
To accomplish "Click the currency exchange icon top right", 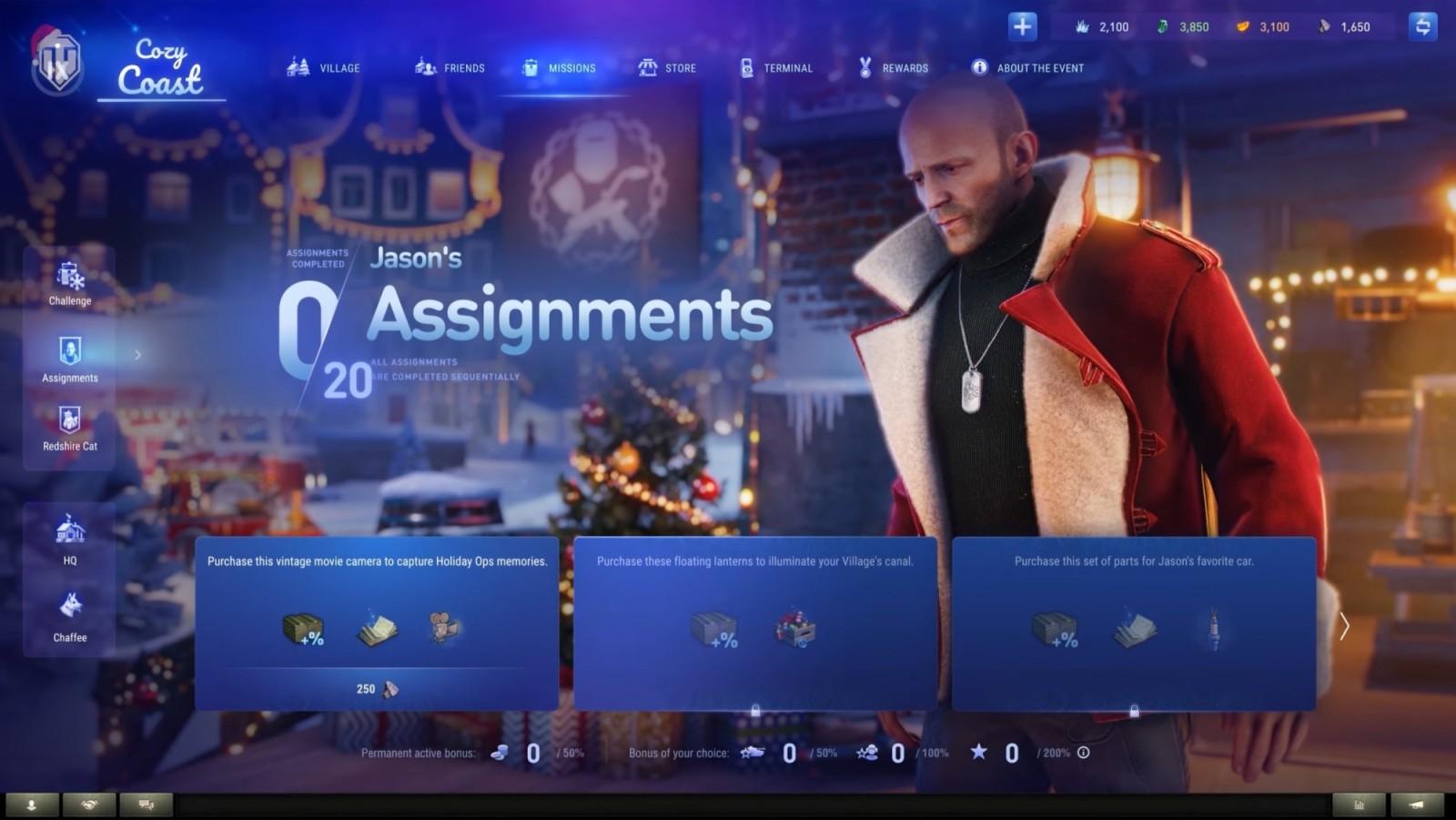I will [1421, 25].
